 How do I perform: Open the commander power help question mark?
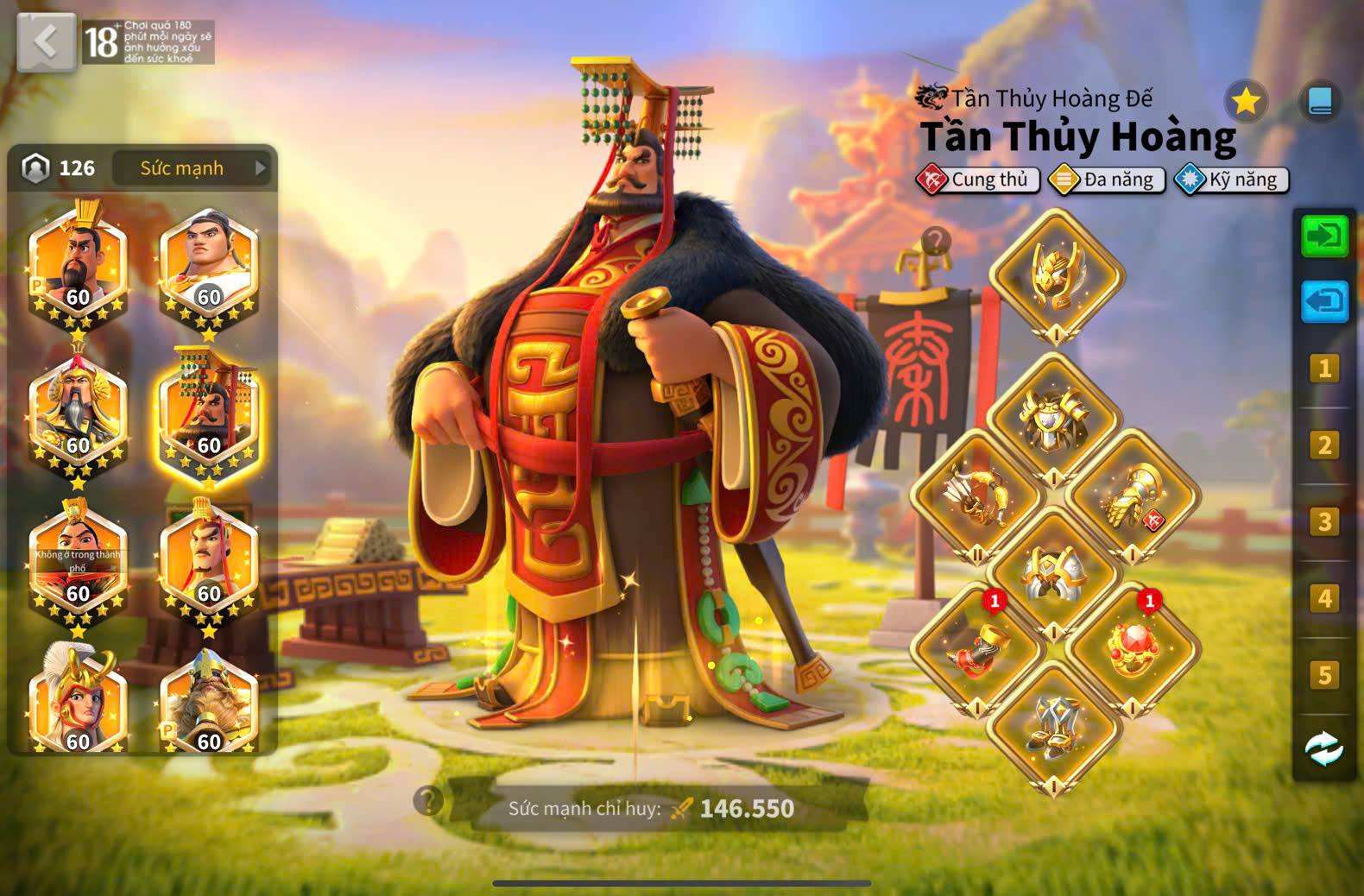(x=428, y=801)
